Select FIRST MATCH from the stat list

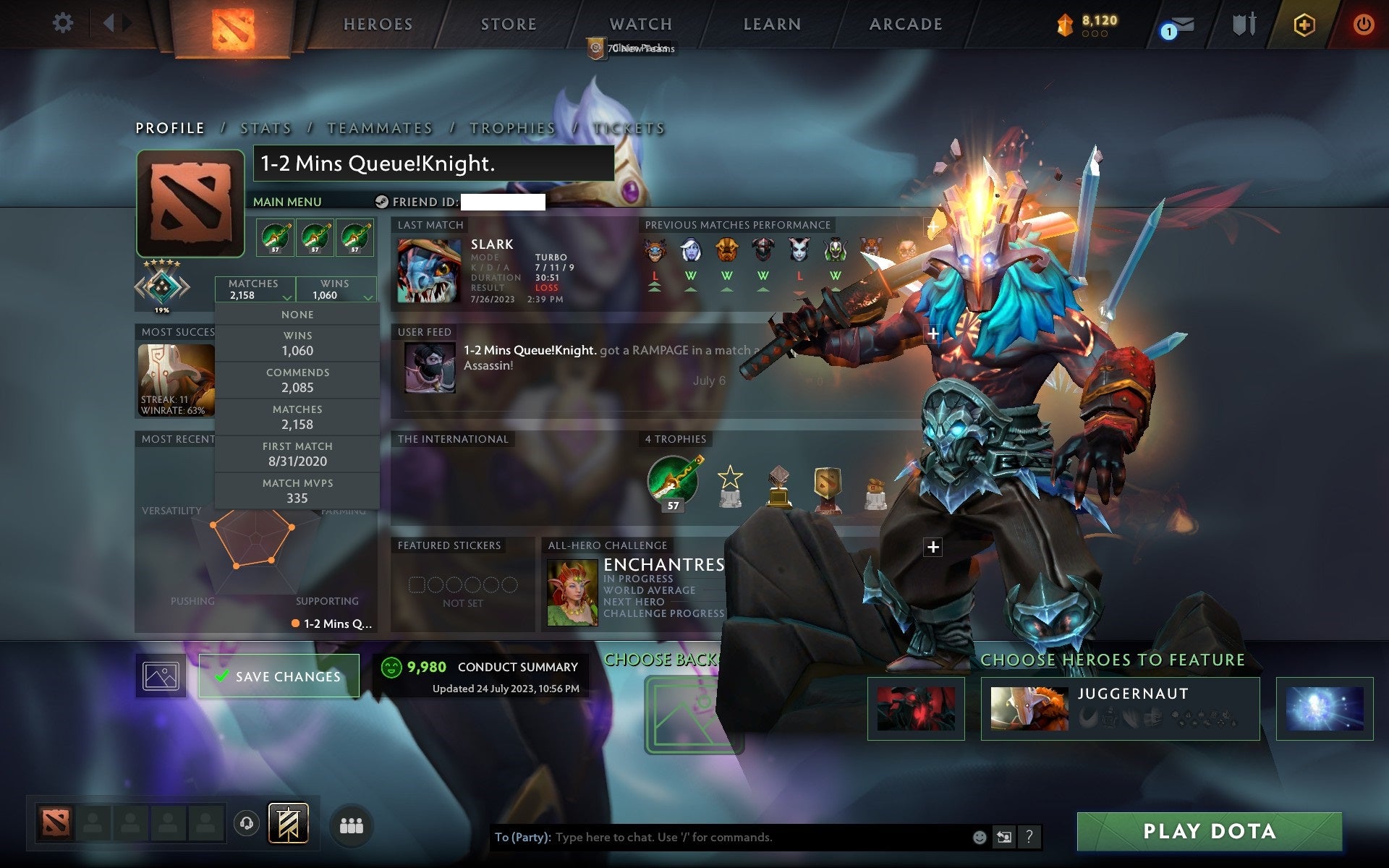(x=297, y=453)
